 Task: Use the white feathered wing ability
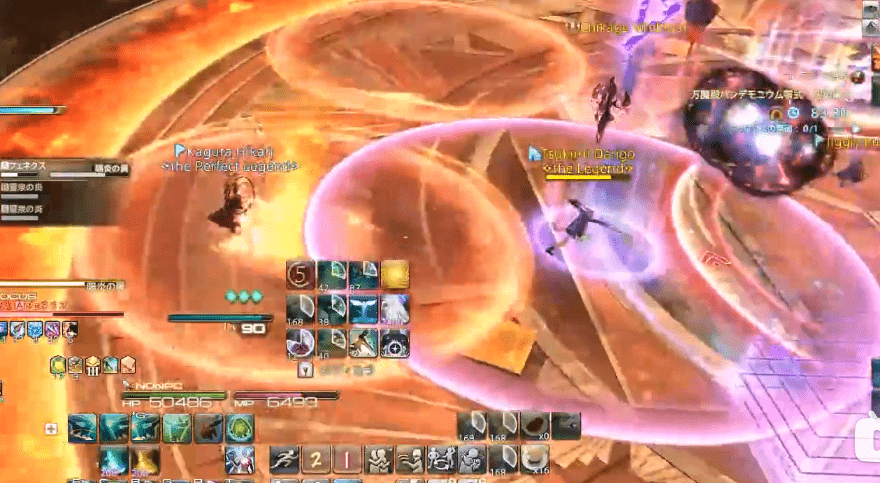tap(393, 308)
